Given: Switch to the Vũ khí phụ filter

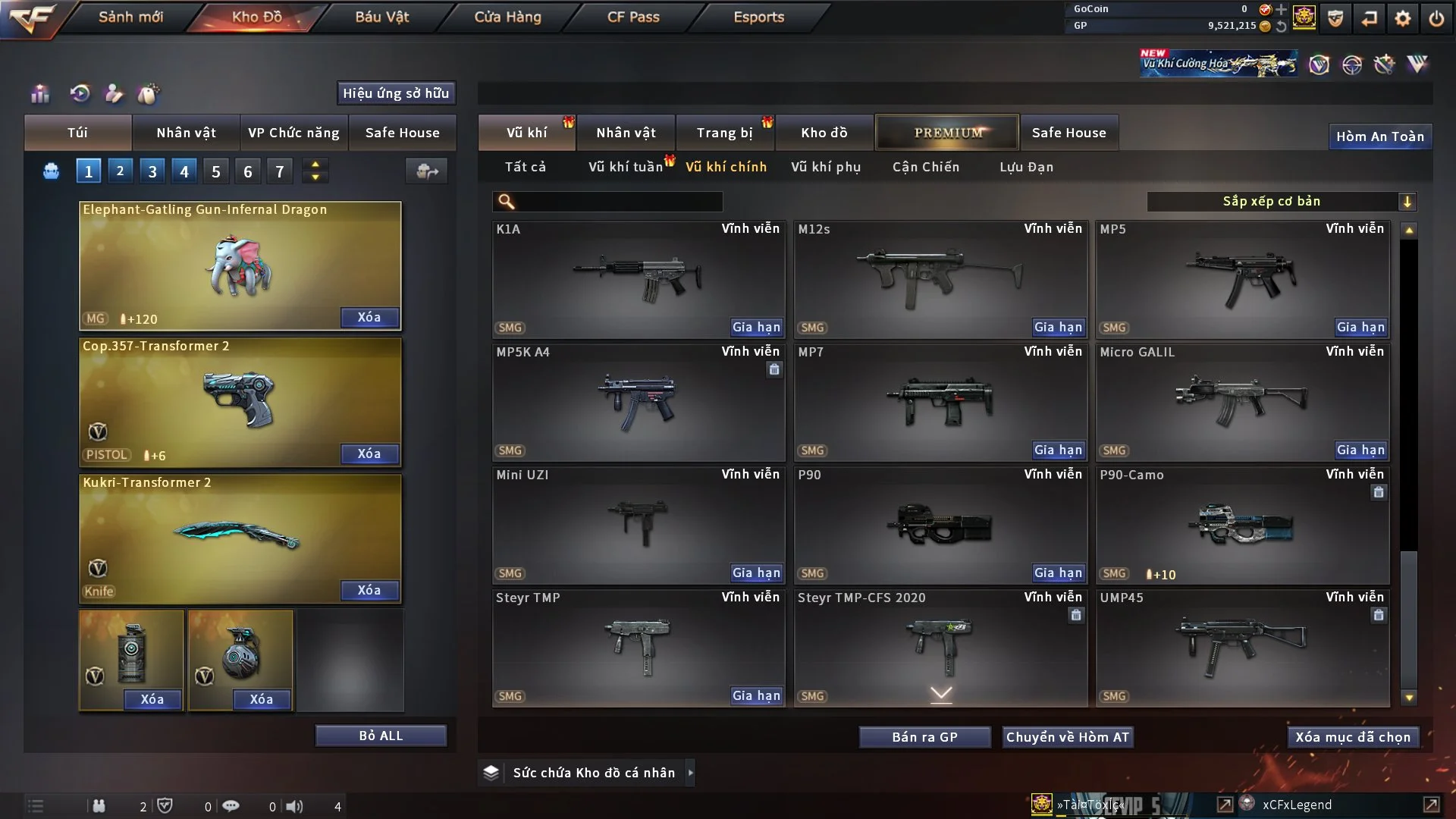Looking at the screenshot, I should click(825, 167).
